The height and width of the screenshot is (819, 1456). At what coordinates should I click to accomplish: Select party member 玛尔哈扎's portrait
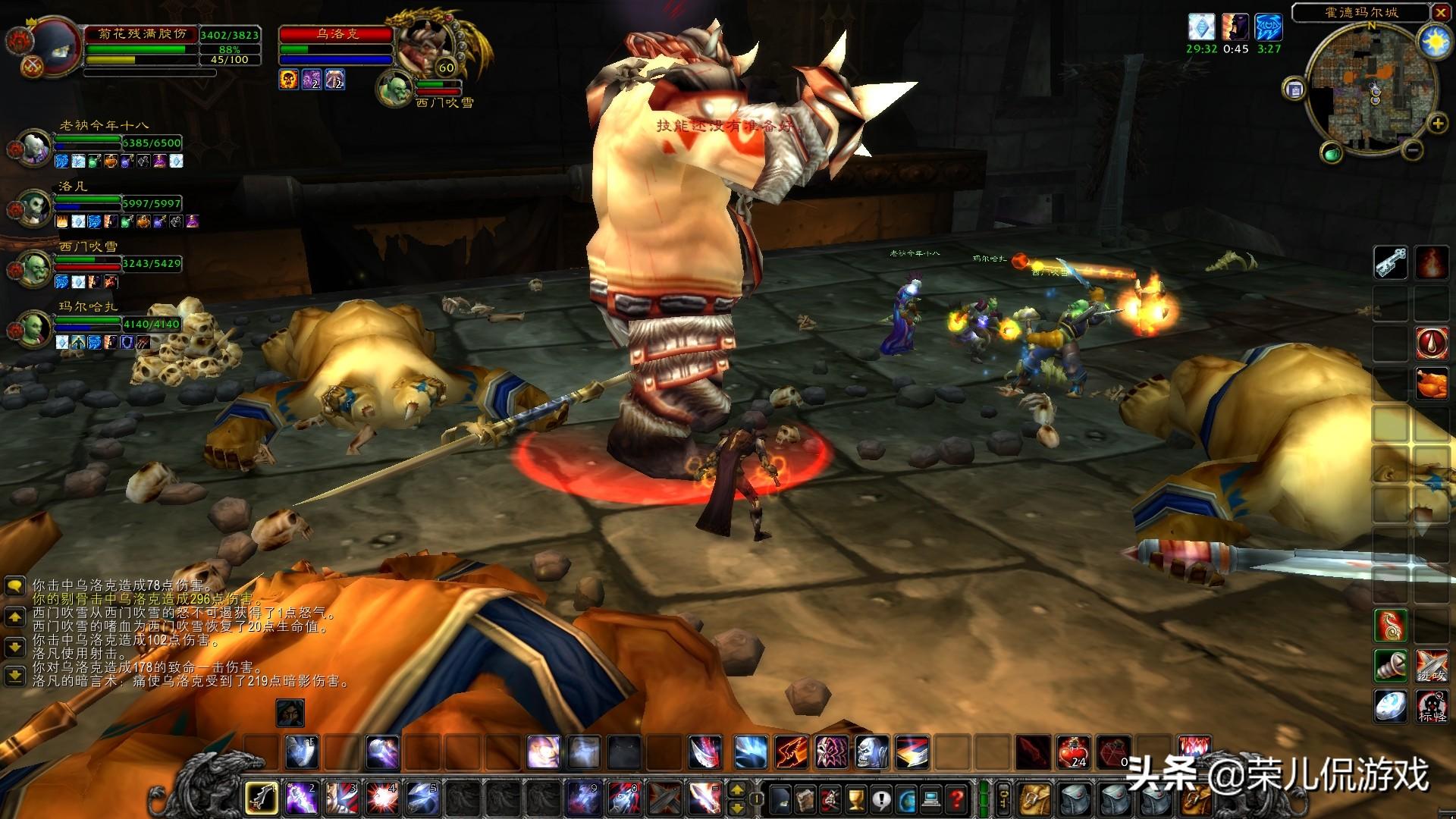click(x=33, y=328)
